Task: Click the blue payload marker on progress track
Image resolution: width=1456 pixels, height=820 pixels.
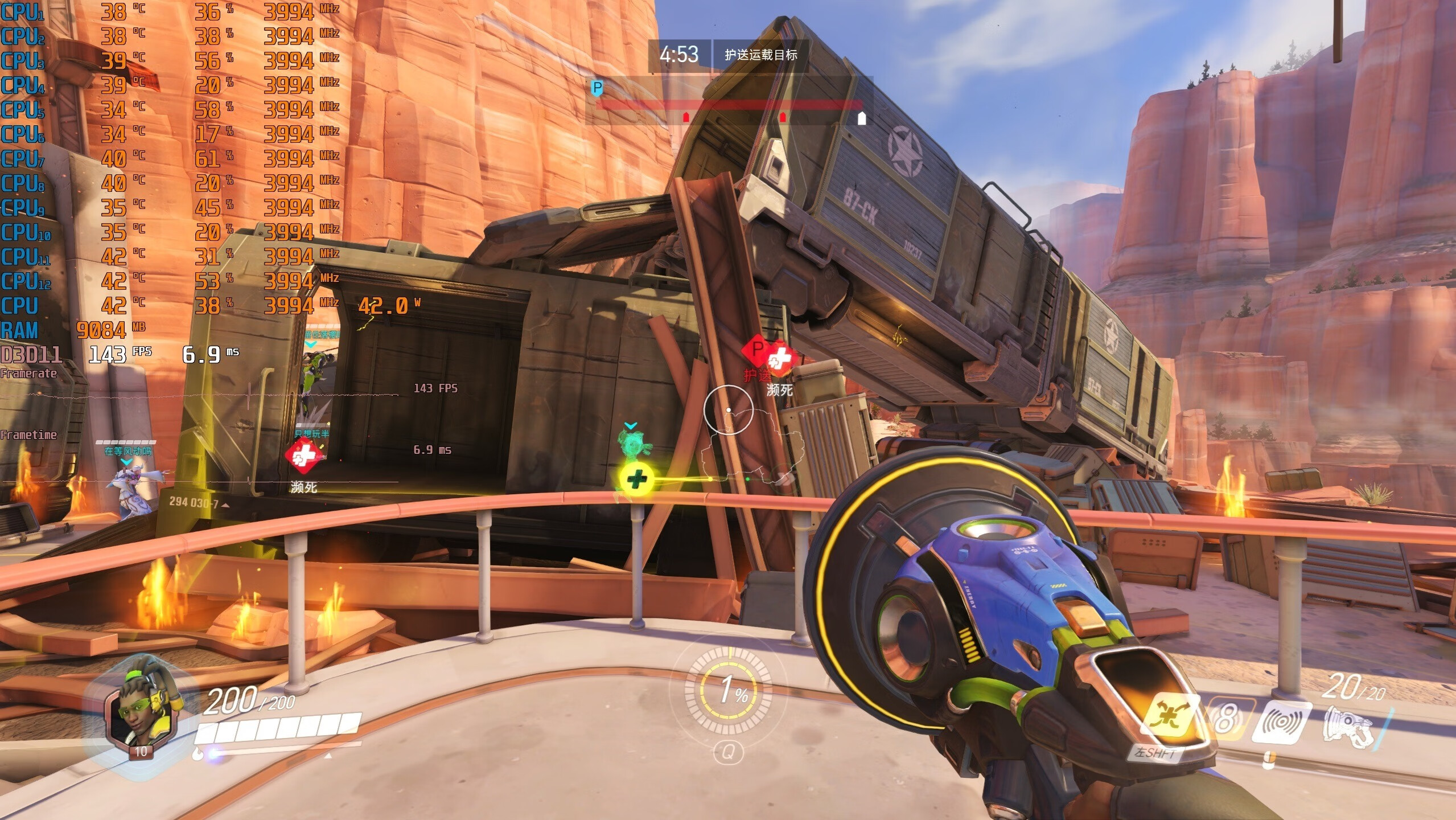Action: point(597,88)
